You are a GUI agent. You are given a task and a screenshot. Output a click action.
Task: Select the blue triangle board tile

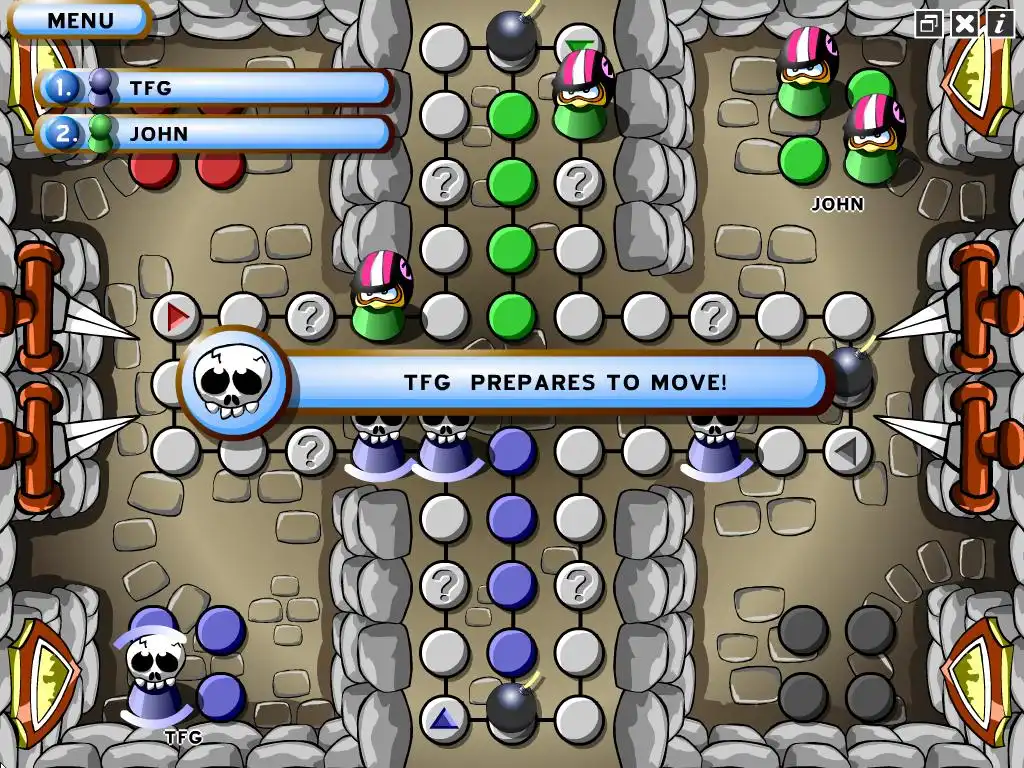pos(444,718)
